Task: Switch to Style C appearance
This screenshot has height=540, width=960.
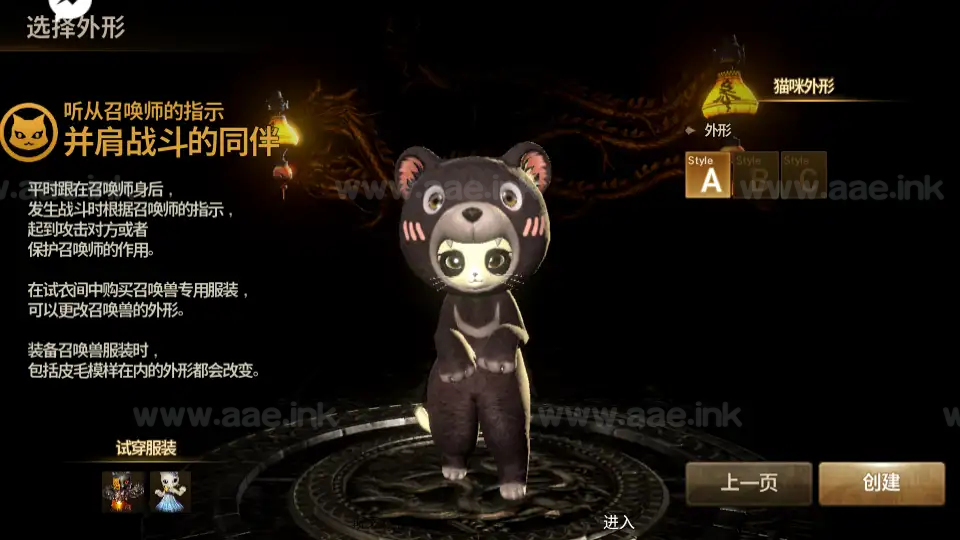Action: 804,175
